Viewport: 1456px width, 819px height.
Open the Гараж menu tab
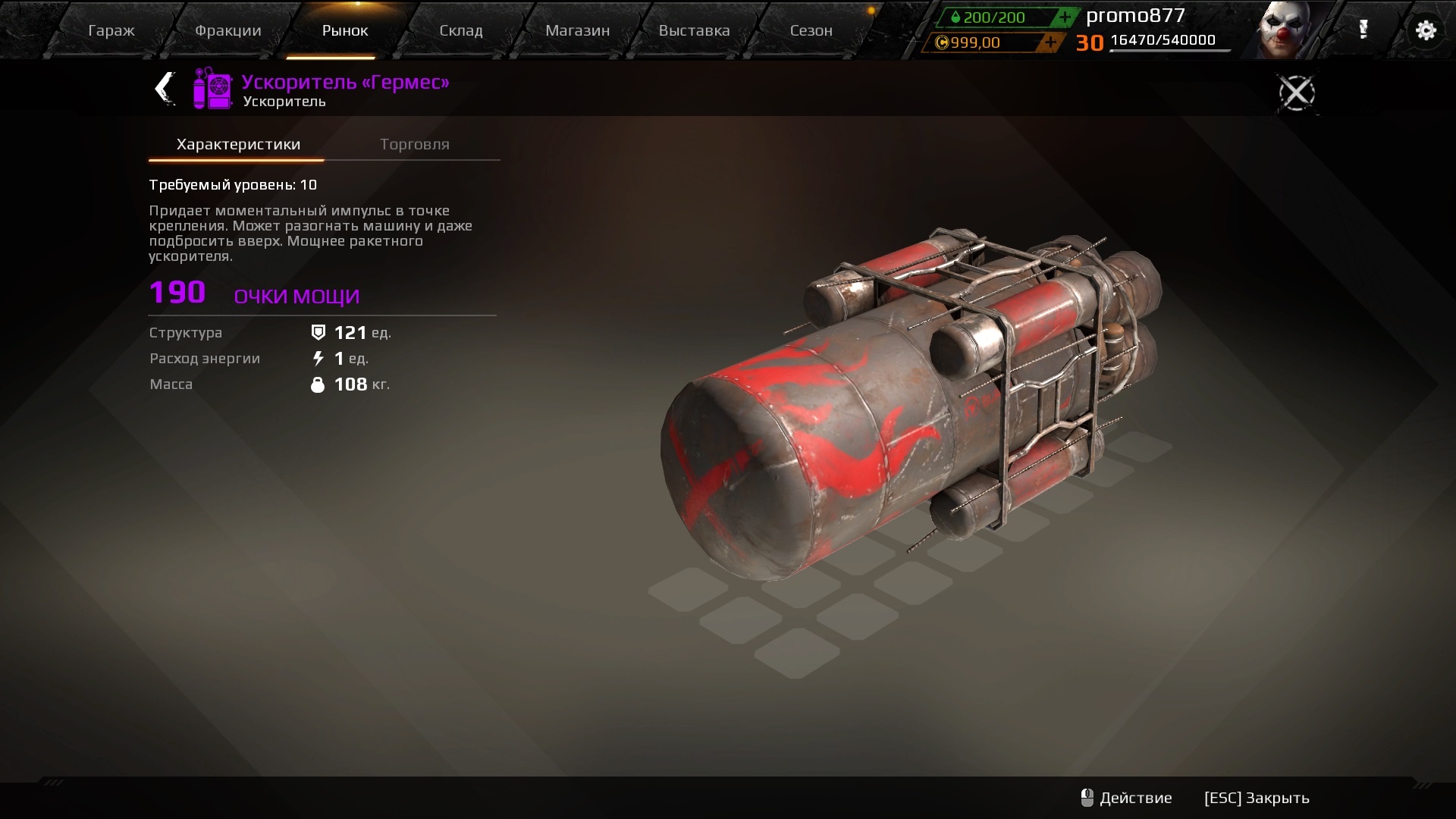111,31
